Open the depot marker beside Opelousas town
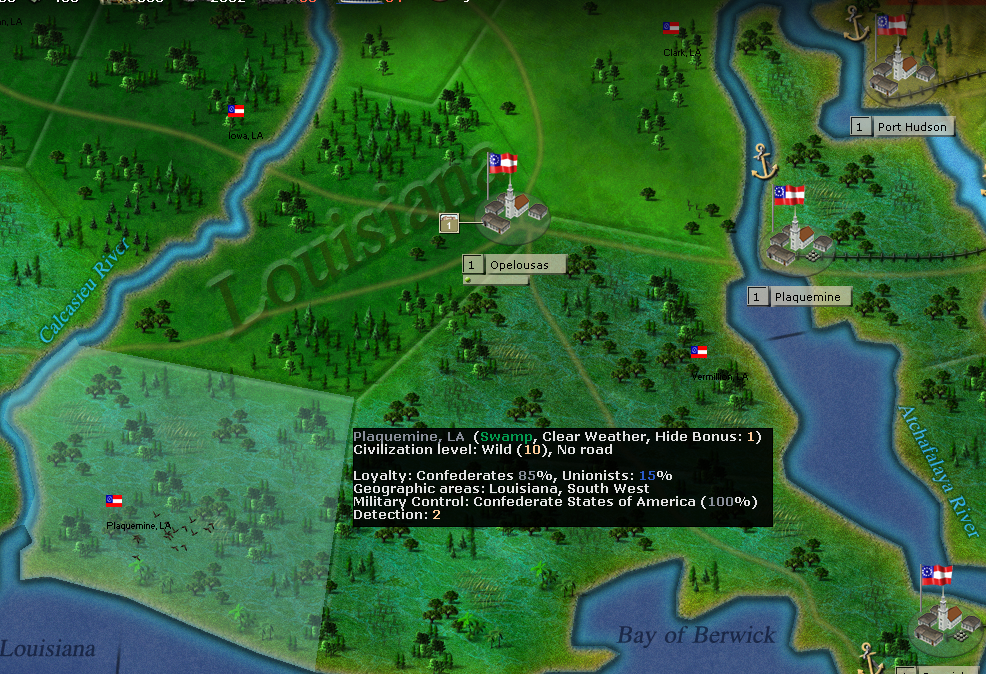Screen dimensions: 986x674 click(x=450, y=223)
